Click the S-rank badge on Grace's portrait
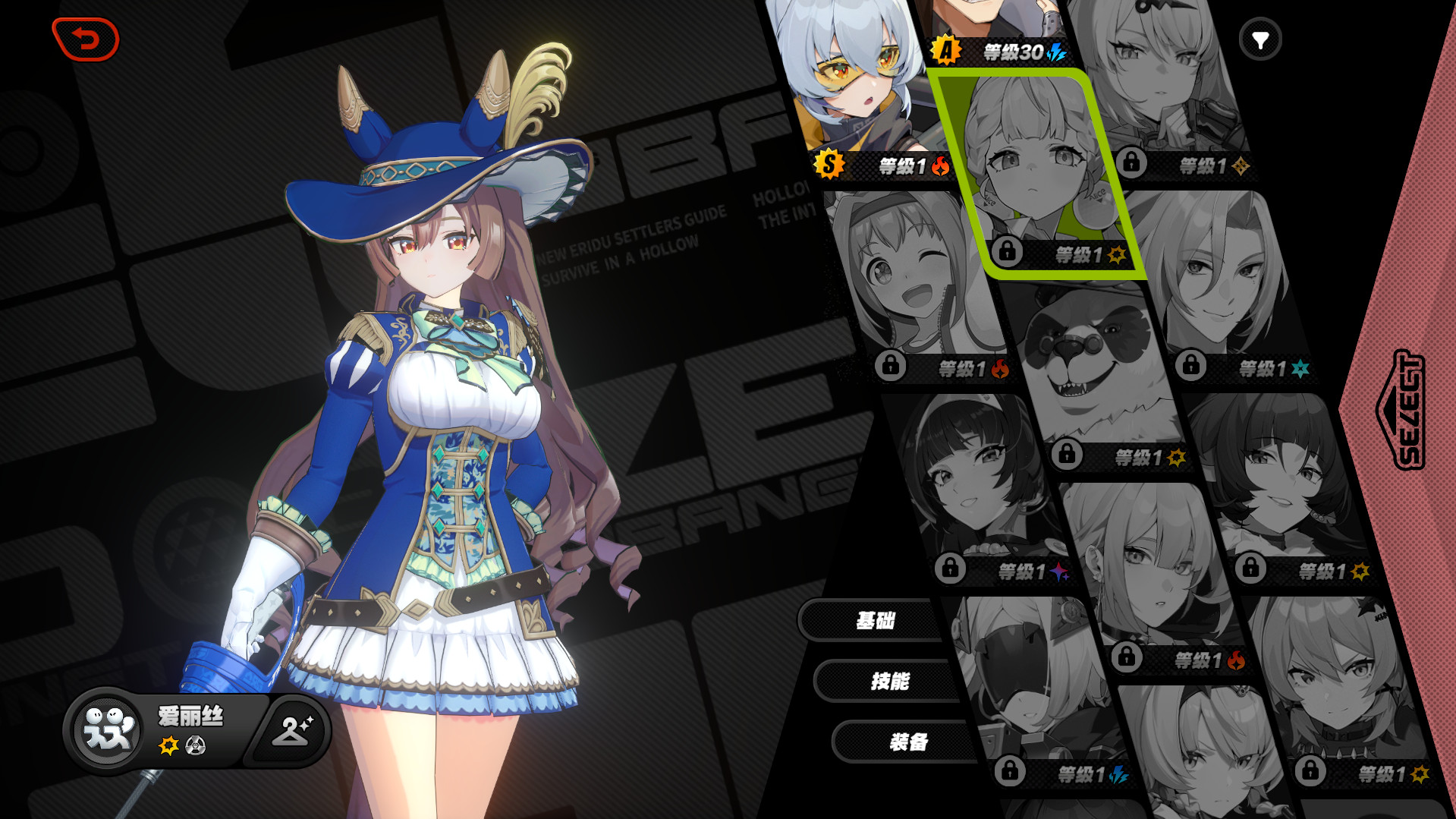 (830, 164)
